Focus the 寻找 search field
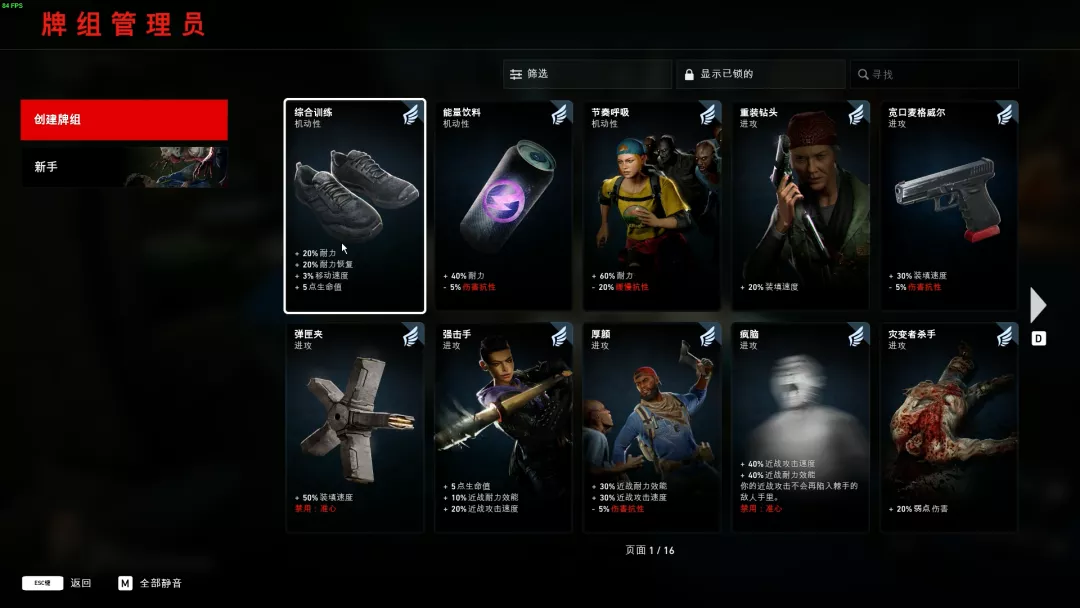 point(934,74)
